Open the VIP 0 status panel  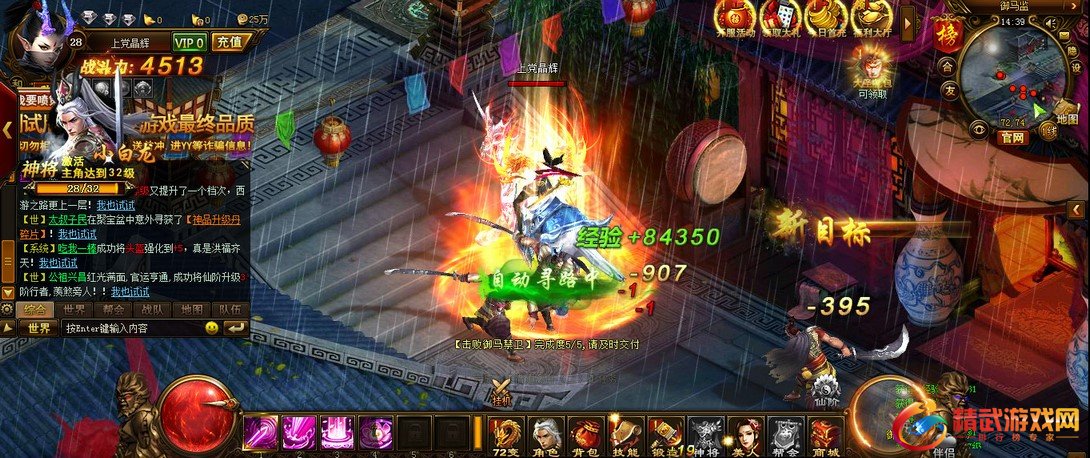click(189, 42)
